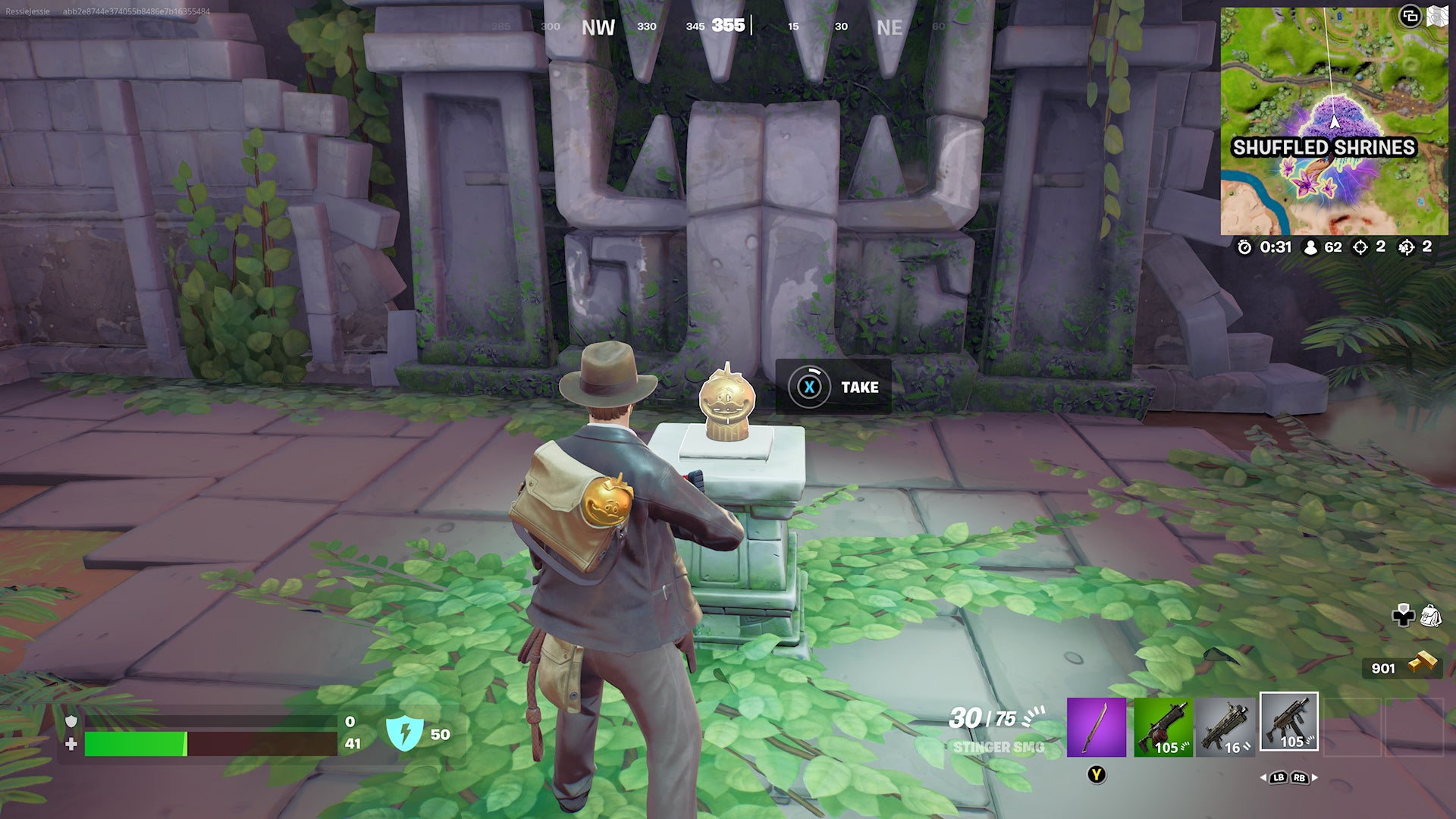The width and height of the screenshot is (1456, 819).
Task: Click the stopwatch timer icon above the minimap
Action: click(x=1244, y=246)
